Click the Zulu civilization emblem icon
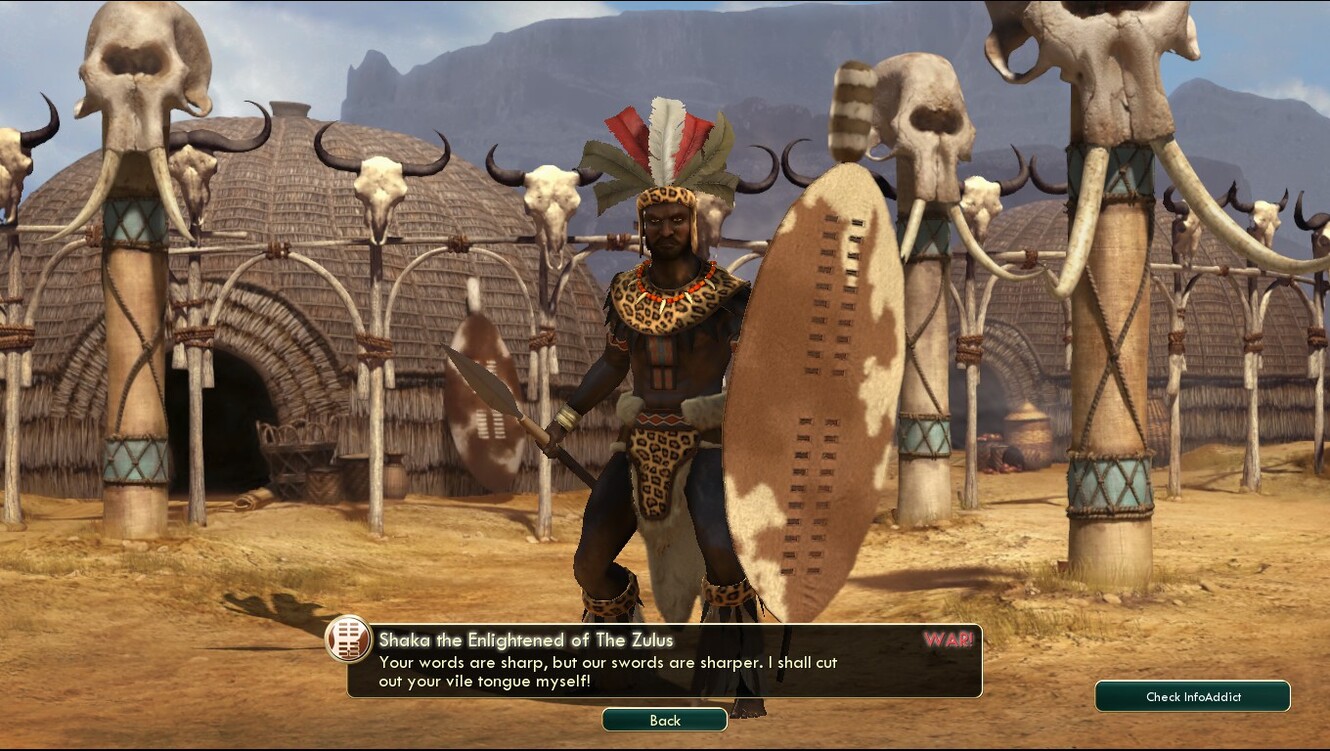1330x751 pixels. (349, 640)
